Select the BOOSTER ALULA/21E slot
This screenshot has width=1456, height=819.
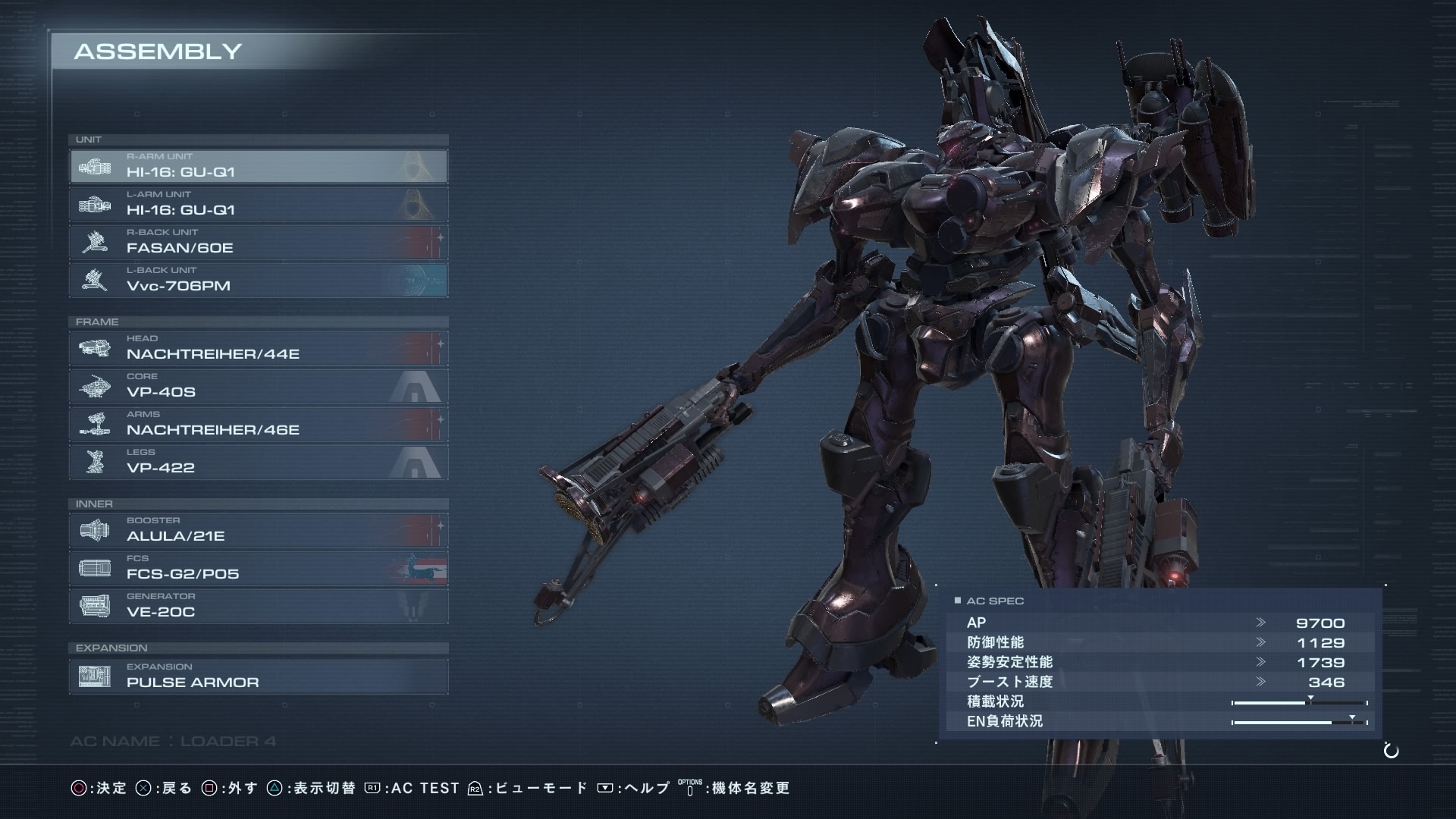pyautogui.click(x=258, y=530)
